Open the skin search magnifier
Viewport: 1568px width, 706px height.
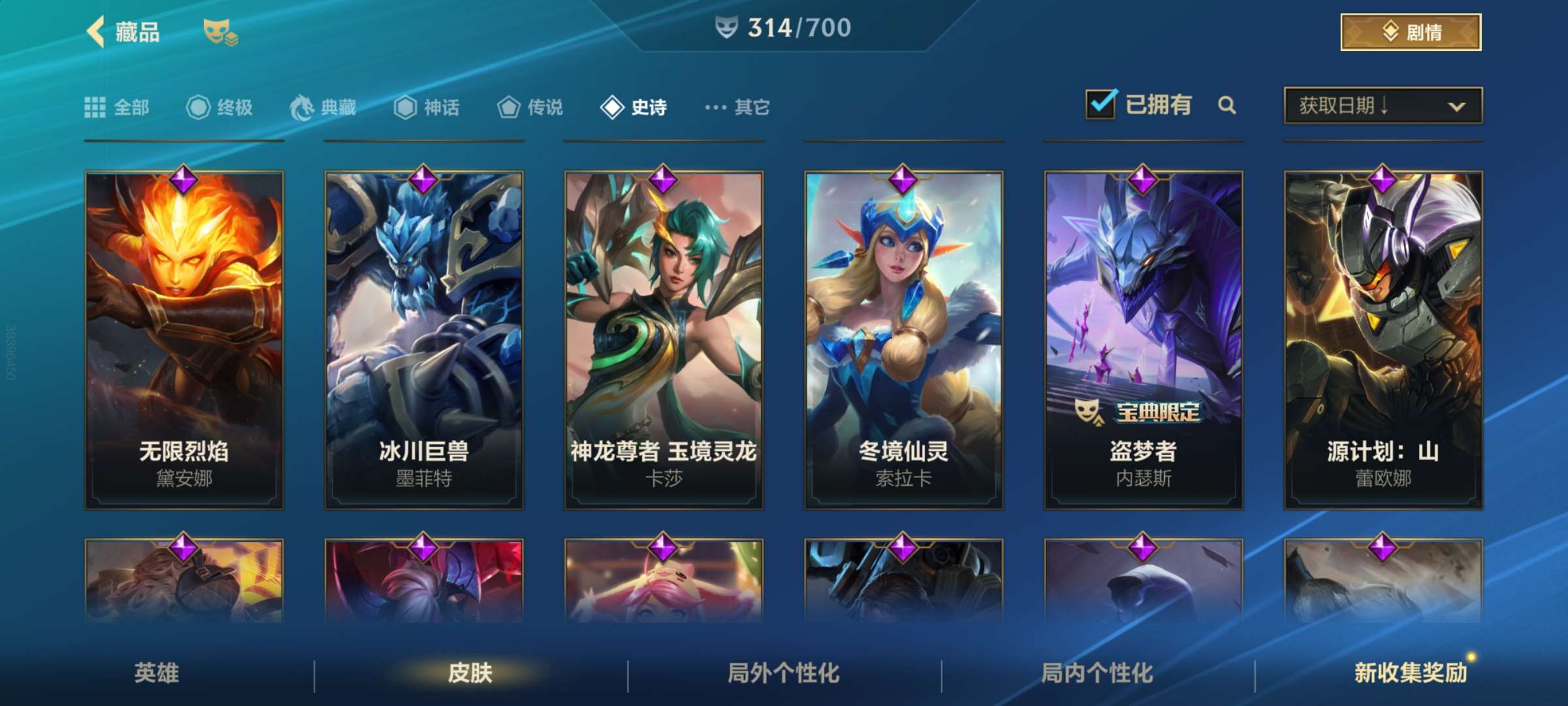[1227, 105]
